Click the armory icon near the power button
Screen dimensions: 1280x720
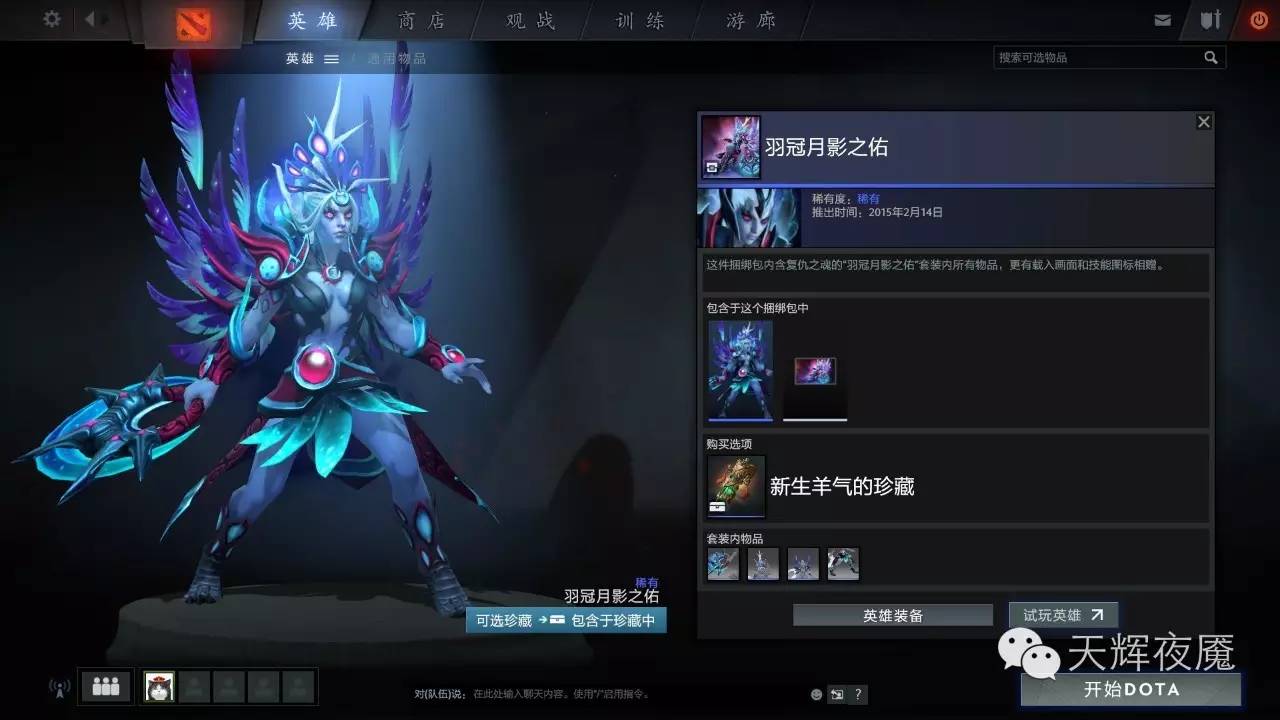coord(1211,18)
